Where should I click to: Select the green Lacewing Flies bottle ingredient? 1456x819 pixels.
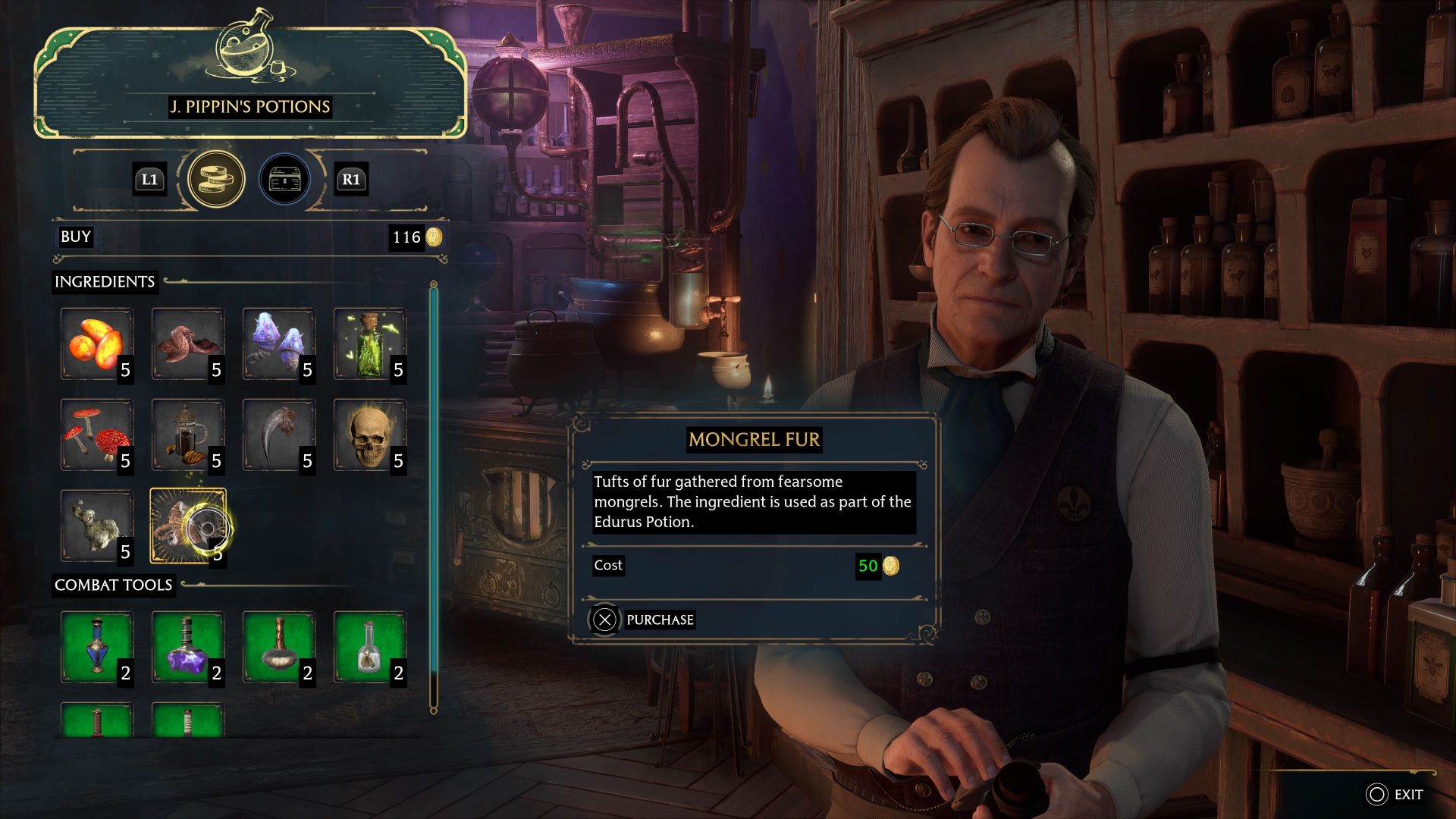(369, 343)
